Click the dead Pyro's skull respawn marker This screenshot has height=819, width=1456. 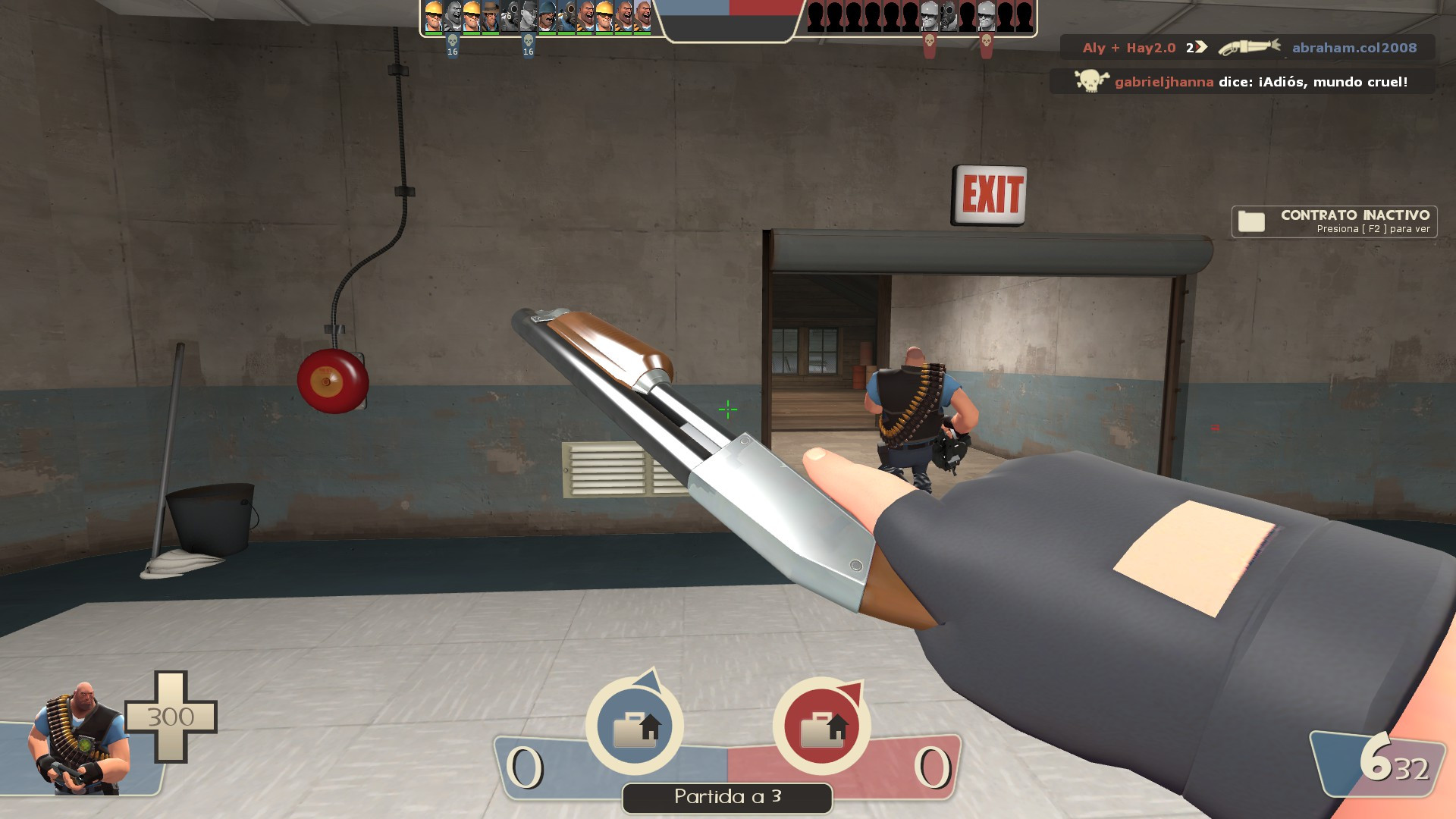(x=452, y=42)
